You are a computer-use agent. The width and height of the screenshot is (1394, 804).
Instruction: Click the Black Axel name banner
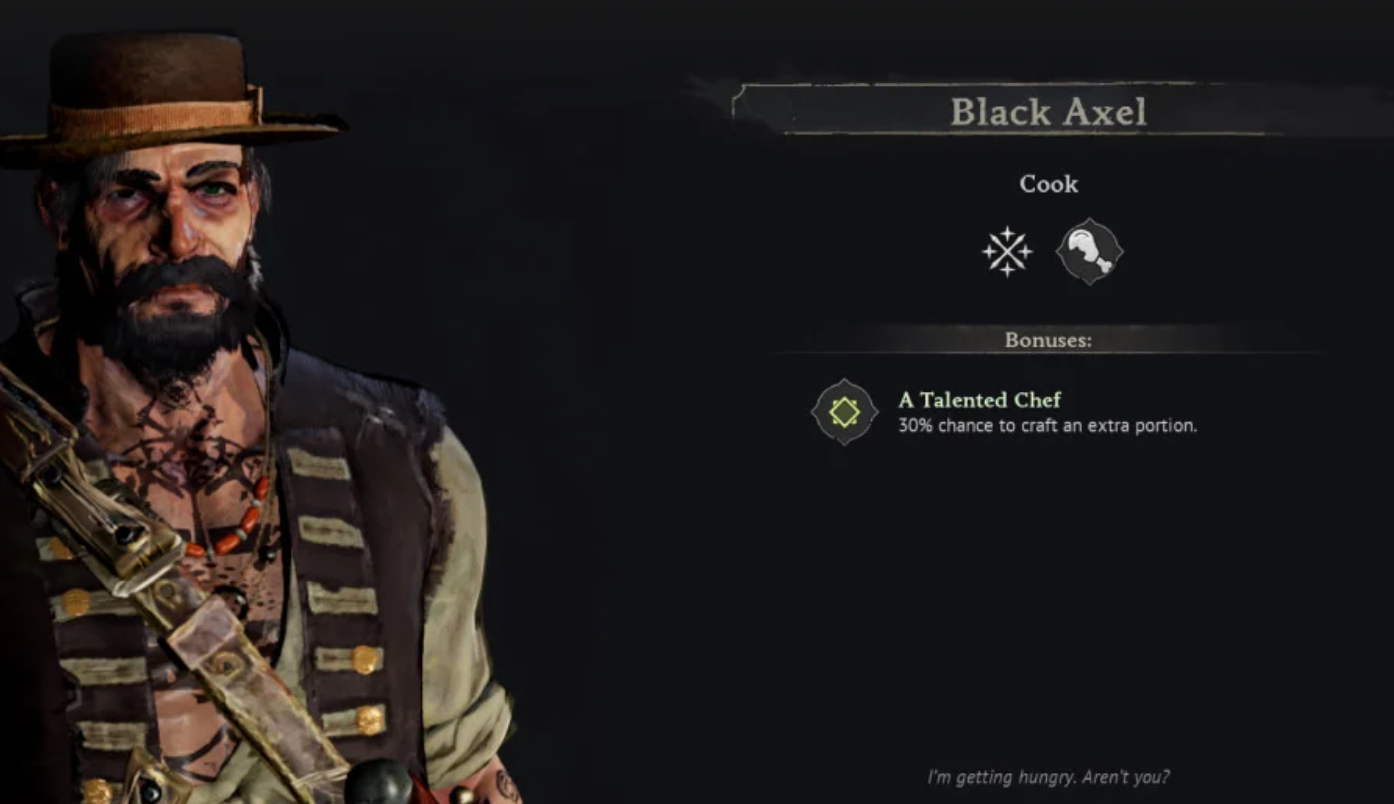pyautogui.click(x=1047, y=111)
